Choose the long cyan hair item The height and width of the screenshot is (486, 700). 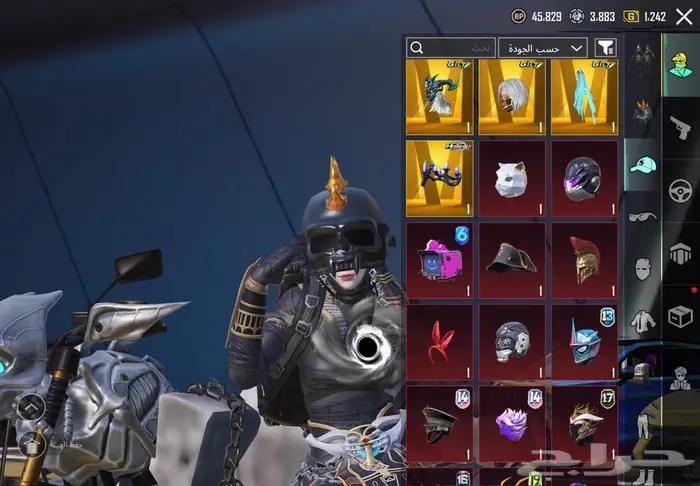click(584, 97)
